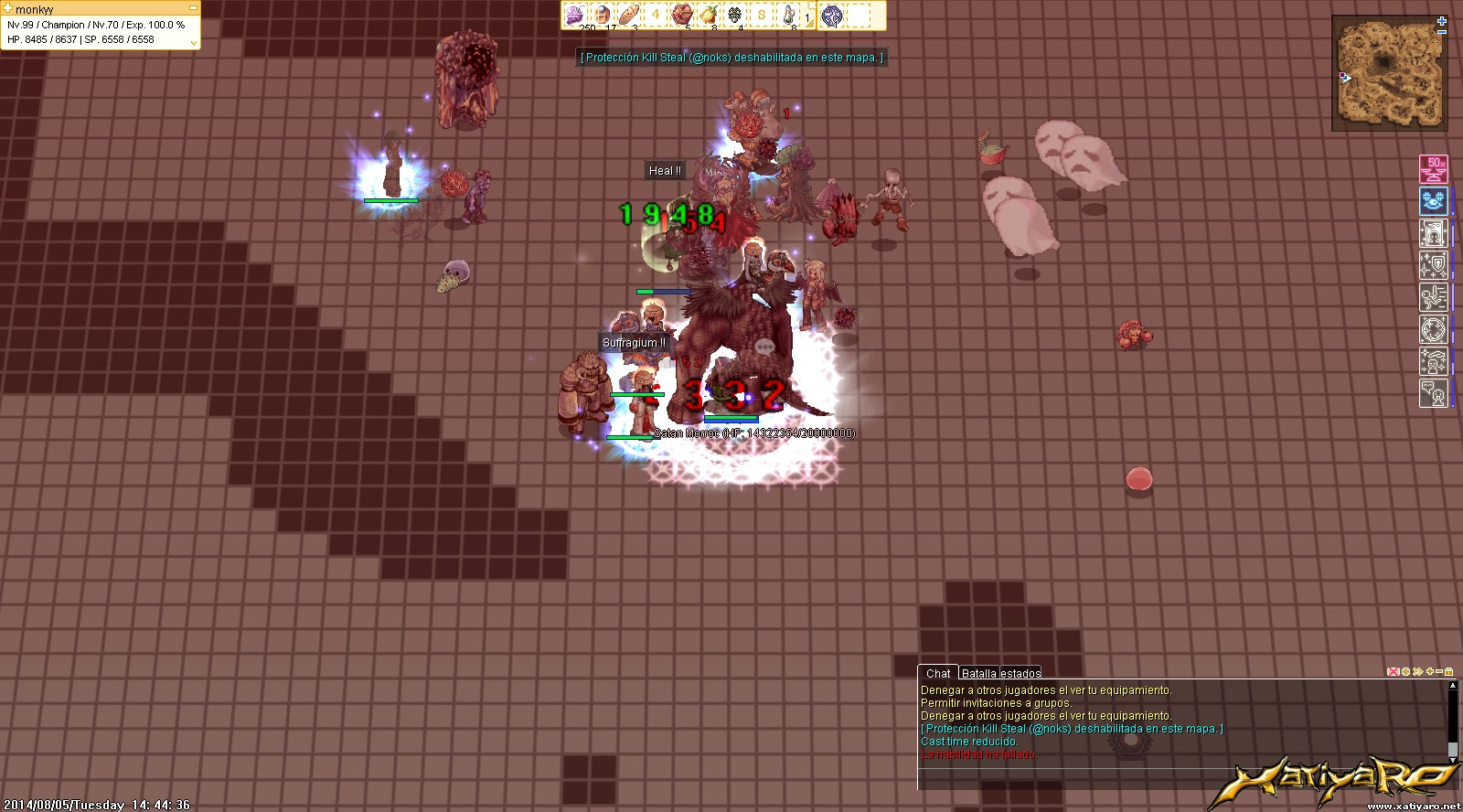Click the blue rune circle skill slot
Viewport: 1463px width, 812px height.
(x=831, y=15)
